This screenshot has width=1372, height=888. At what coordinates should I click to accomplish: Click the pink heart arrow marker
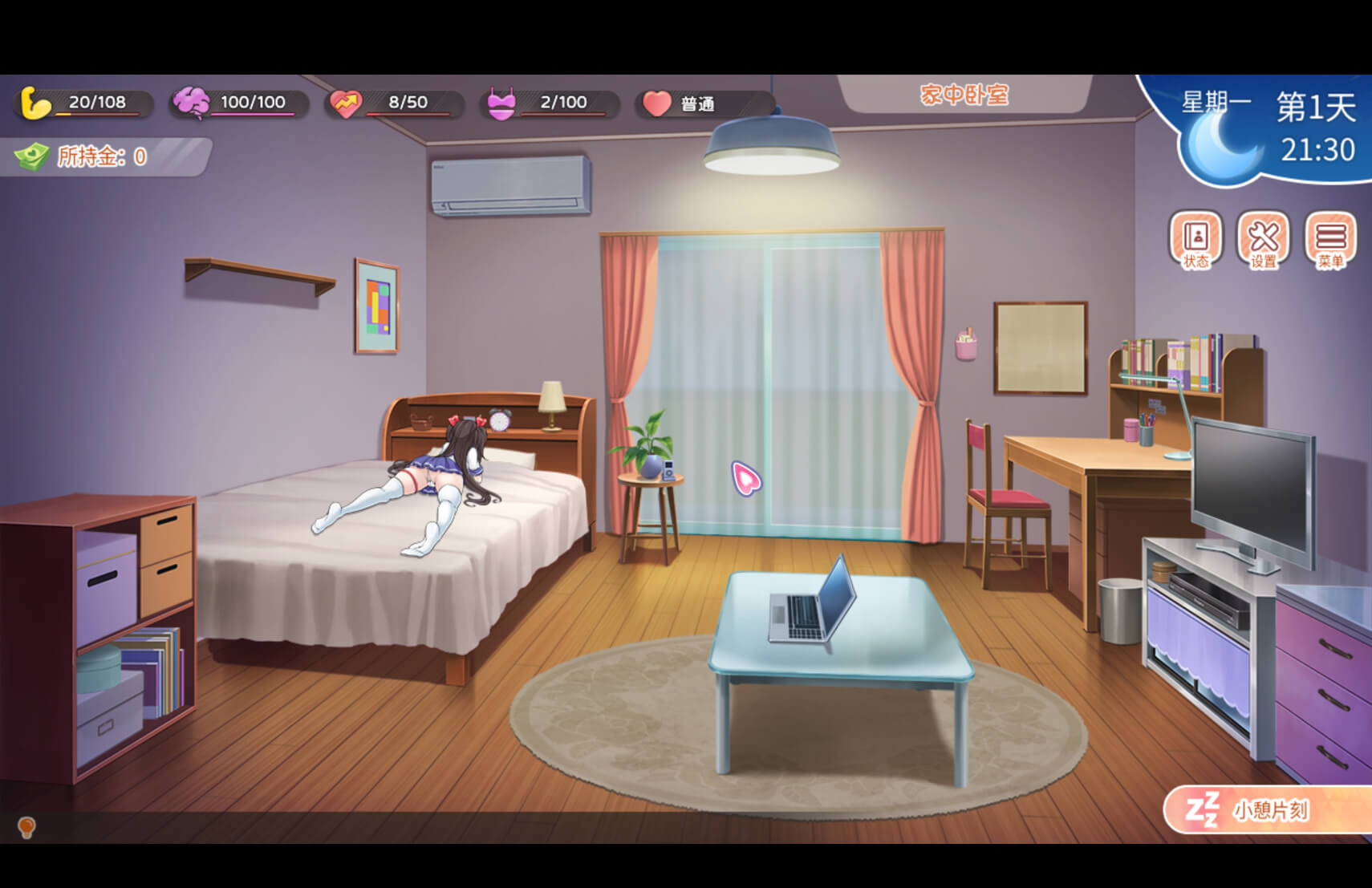click(745, 478)
